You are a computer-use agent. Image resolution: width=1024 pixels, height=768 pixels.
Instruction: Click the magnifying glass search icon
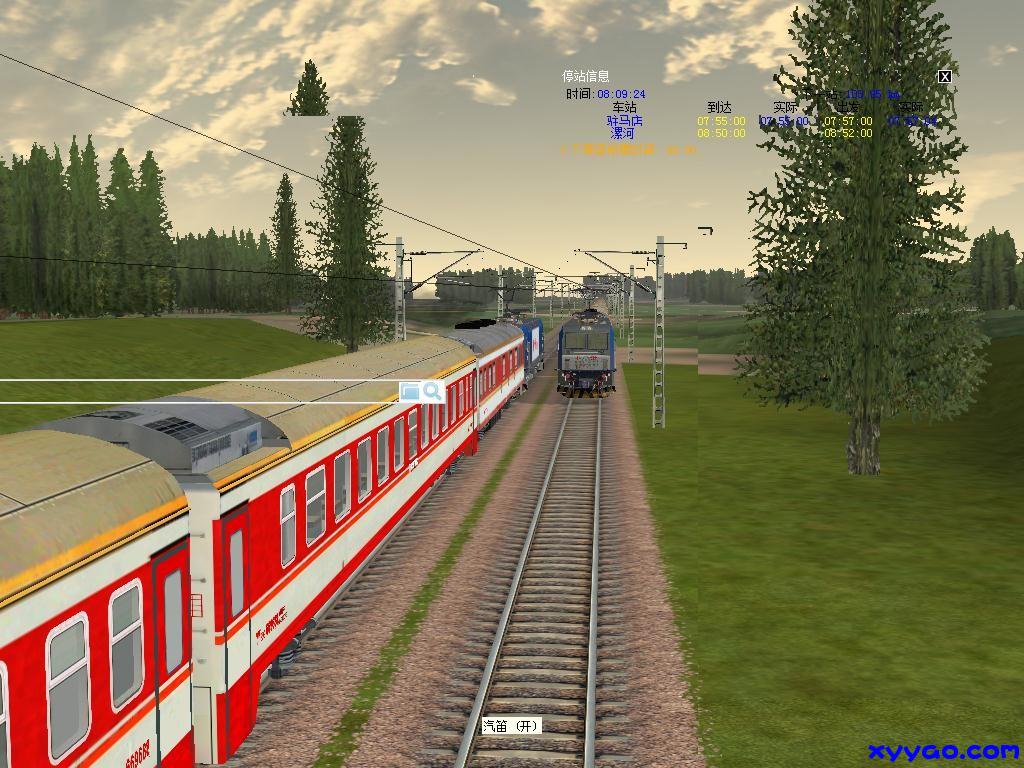(433, 391)
